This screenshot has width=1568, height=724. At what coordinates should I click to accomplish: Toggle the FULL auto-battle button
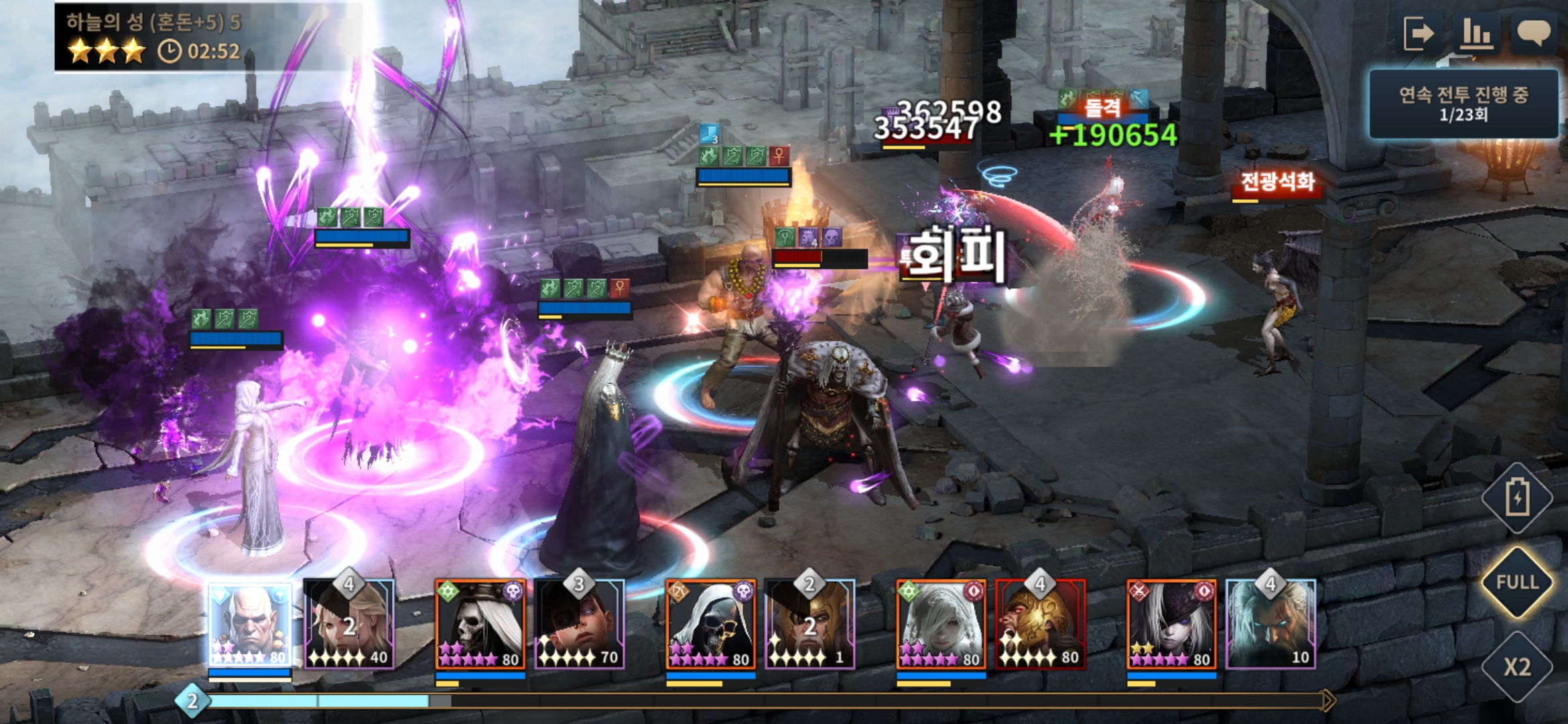[x=1517, y=582]
